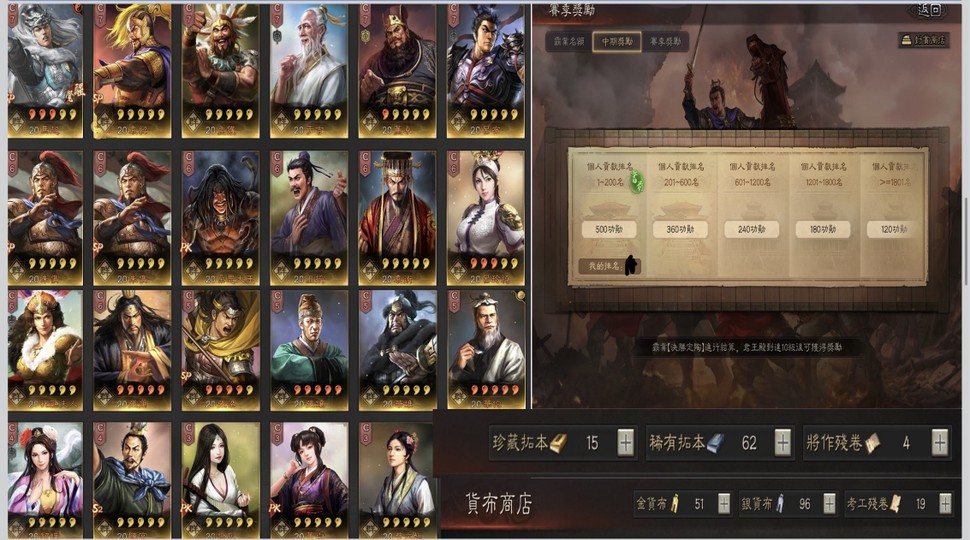This screenshot has width=970, height=540.
Task: Add more 稀有拓本 with its plus button
Action: point(783,442)
